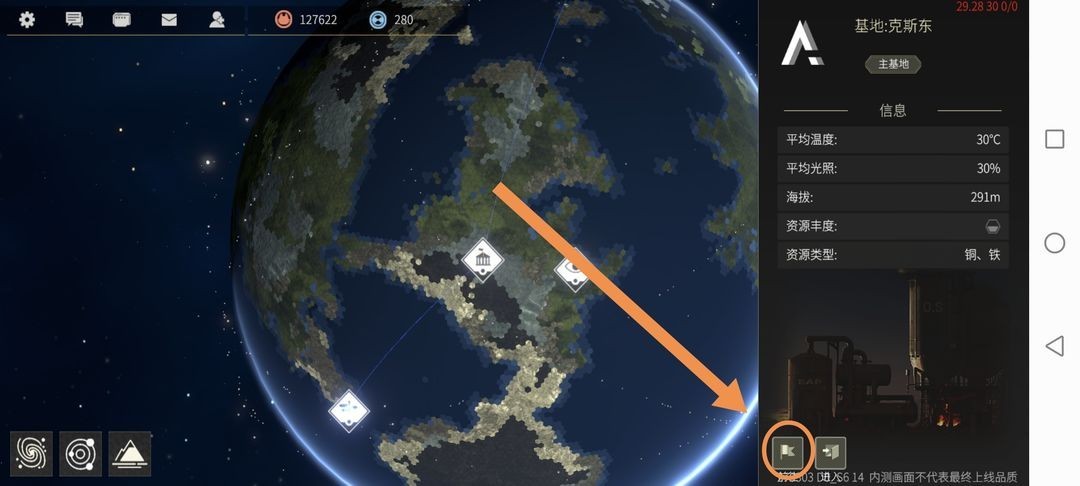Open the gear settings menu
This screenshot has height=486, width=1080.
tap(27, 19)
